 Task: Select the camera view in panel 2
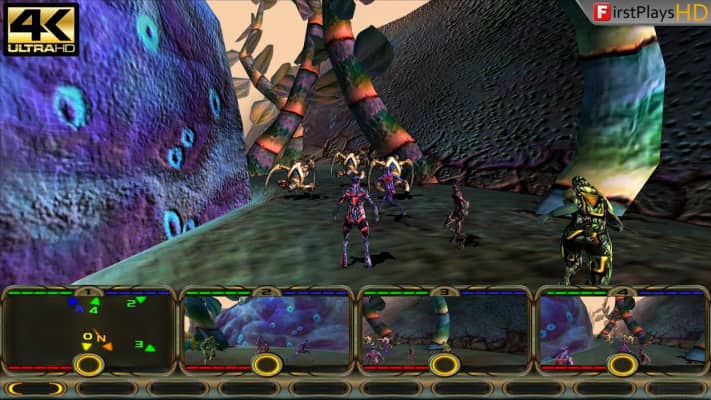[x=267, y=322]
